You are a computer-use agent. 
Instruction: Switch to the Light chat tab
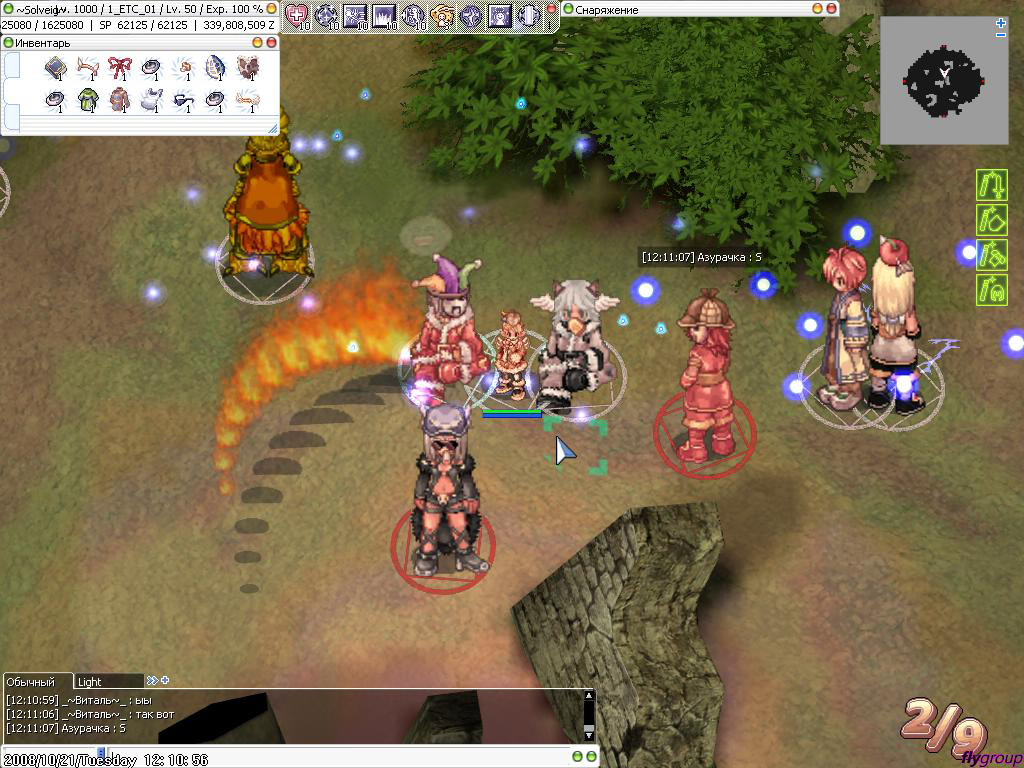108,681
